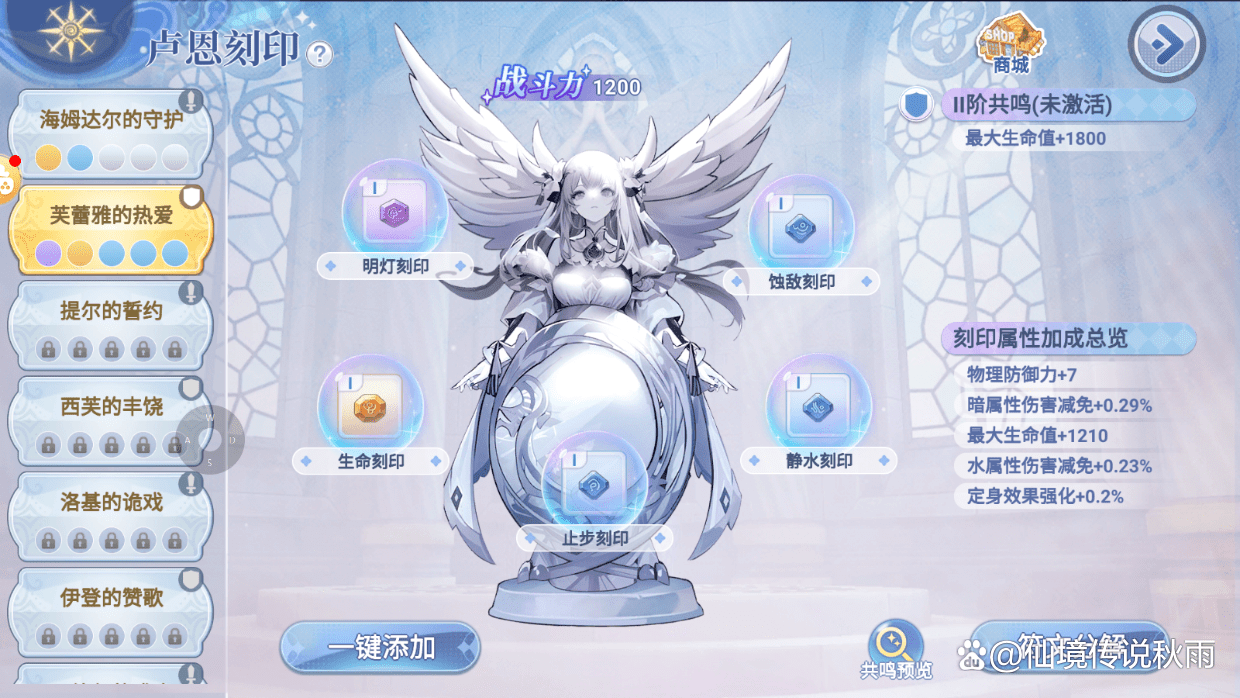Choose the locked 提尔的誓约 tab

(110, 324)
